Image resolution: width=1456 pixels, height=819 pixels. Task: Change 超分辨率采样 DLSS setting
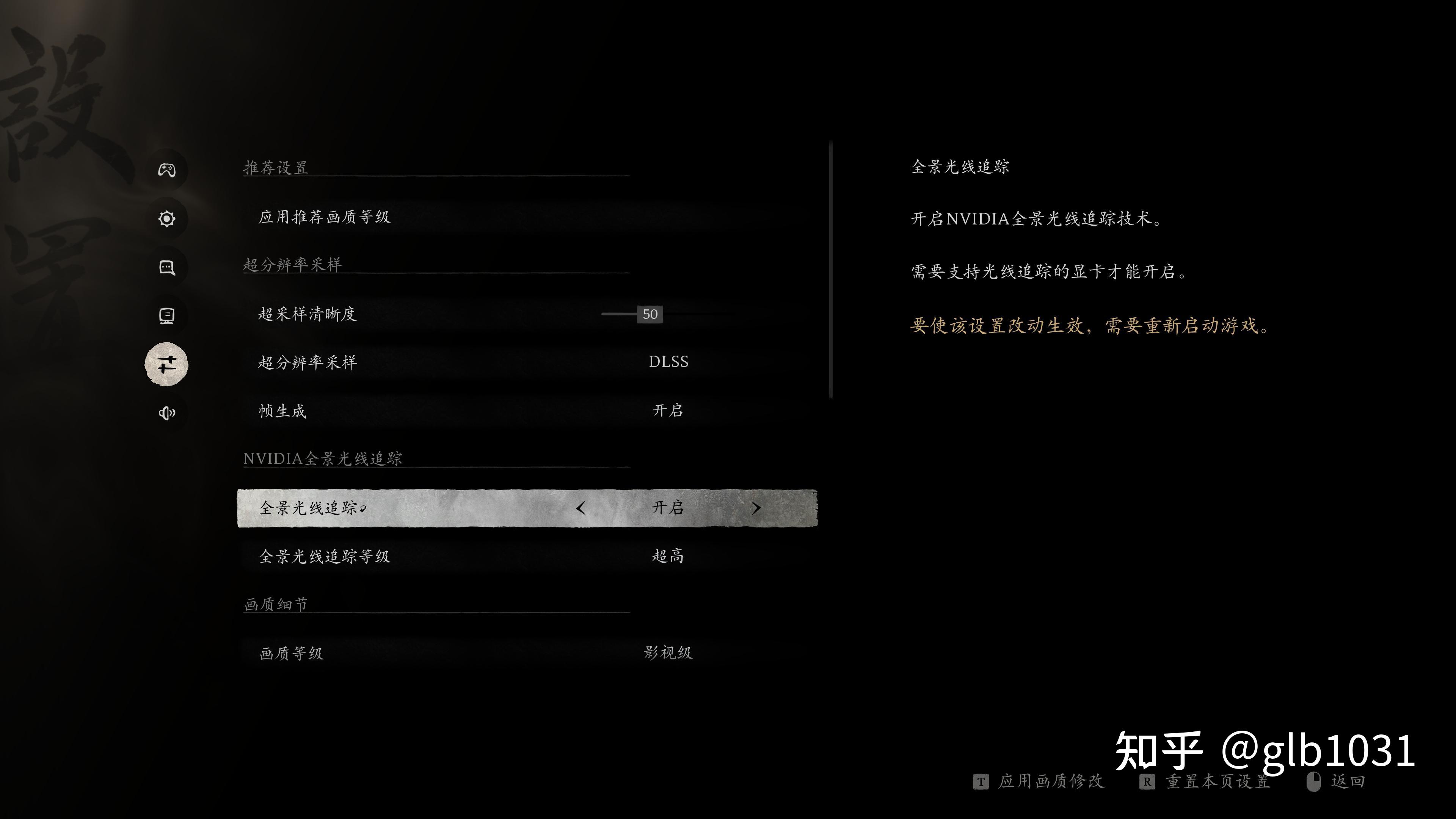point(668,362)
